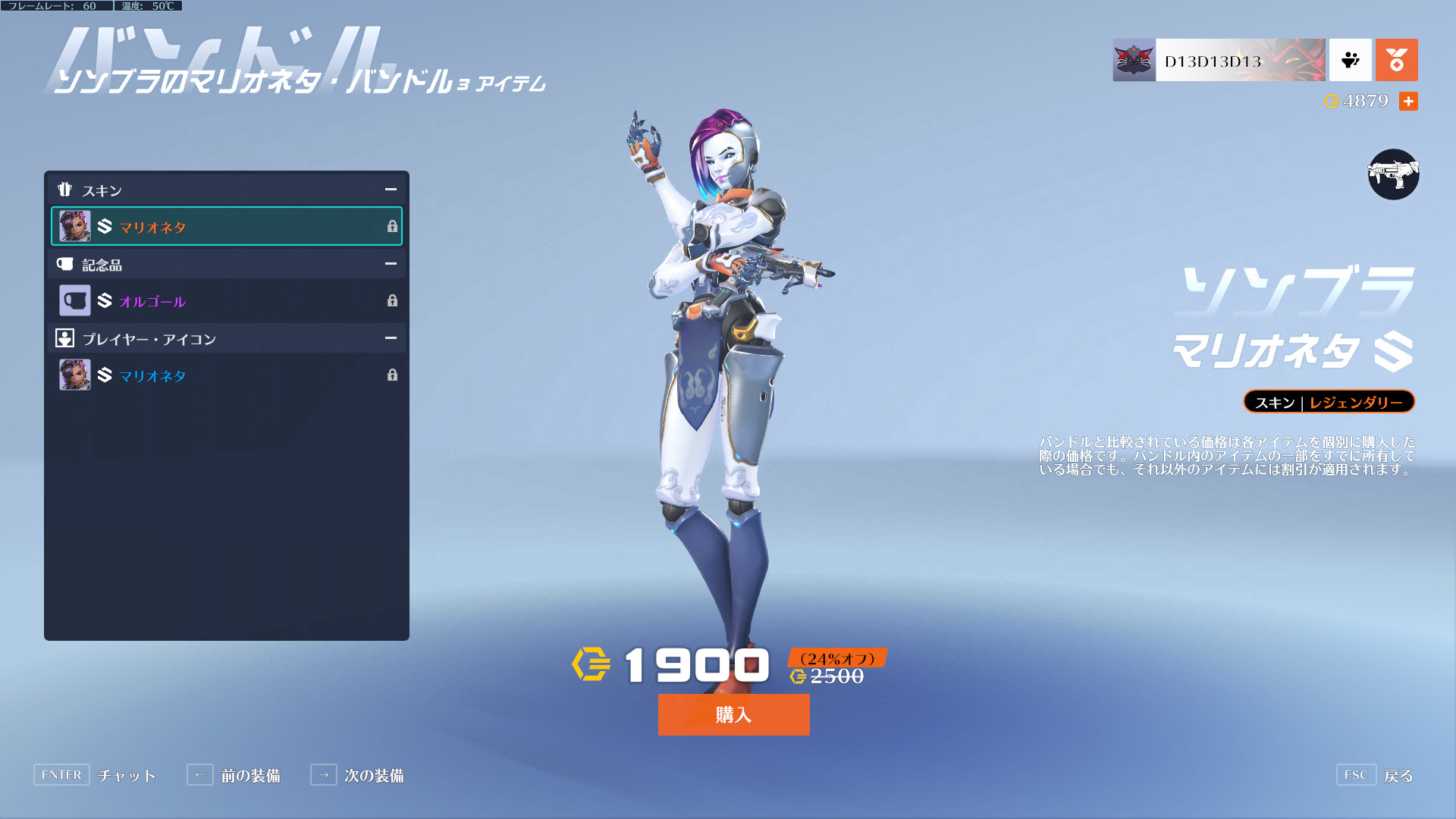This screenshot has height=819, width=1456.
Task: View the weapon preview with the gun icon
Action: 1393,174
